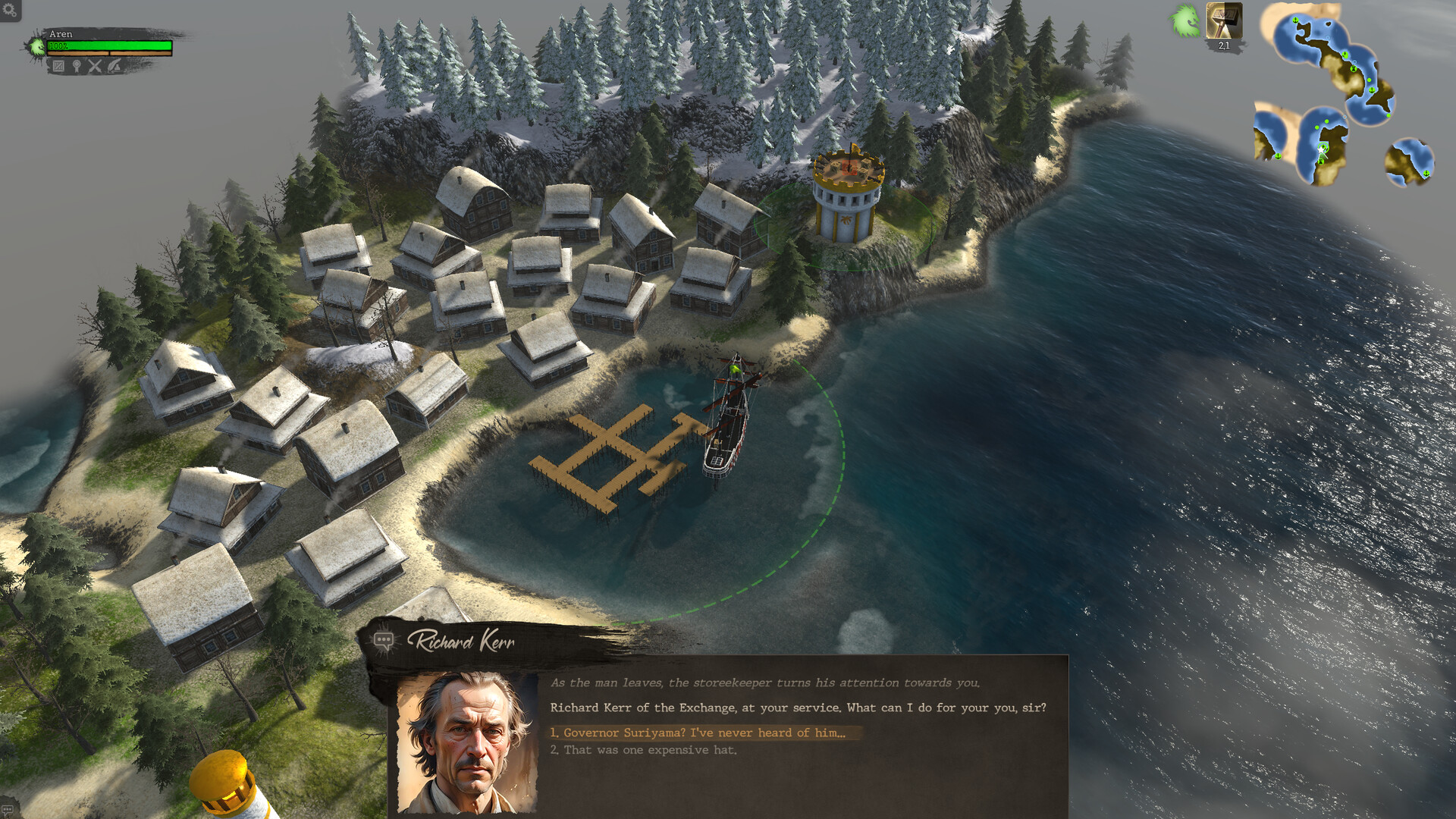Click the speech bubble beside Richard Kerr's name

(384, 641)
